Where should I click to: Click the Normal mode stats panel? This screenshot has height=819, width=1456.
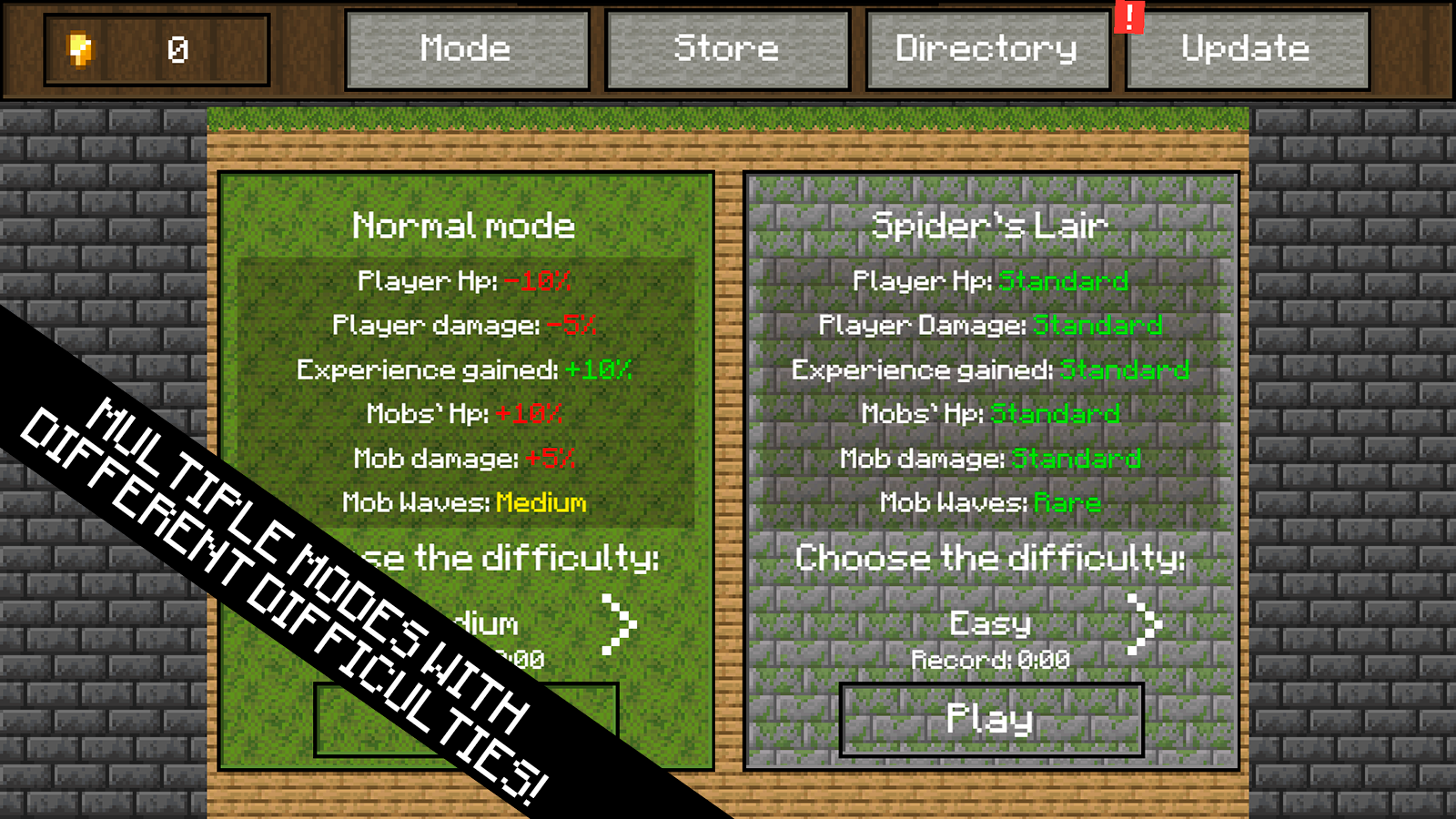tap(465, 391)
